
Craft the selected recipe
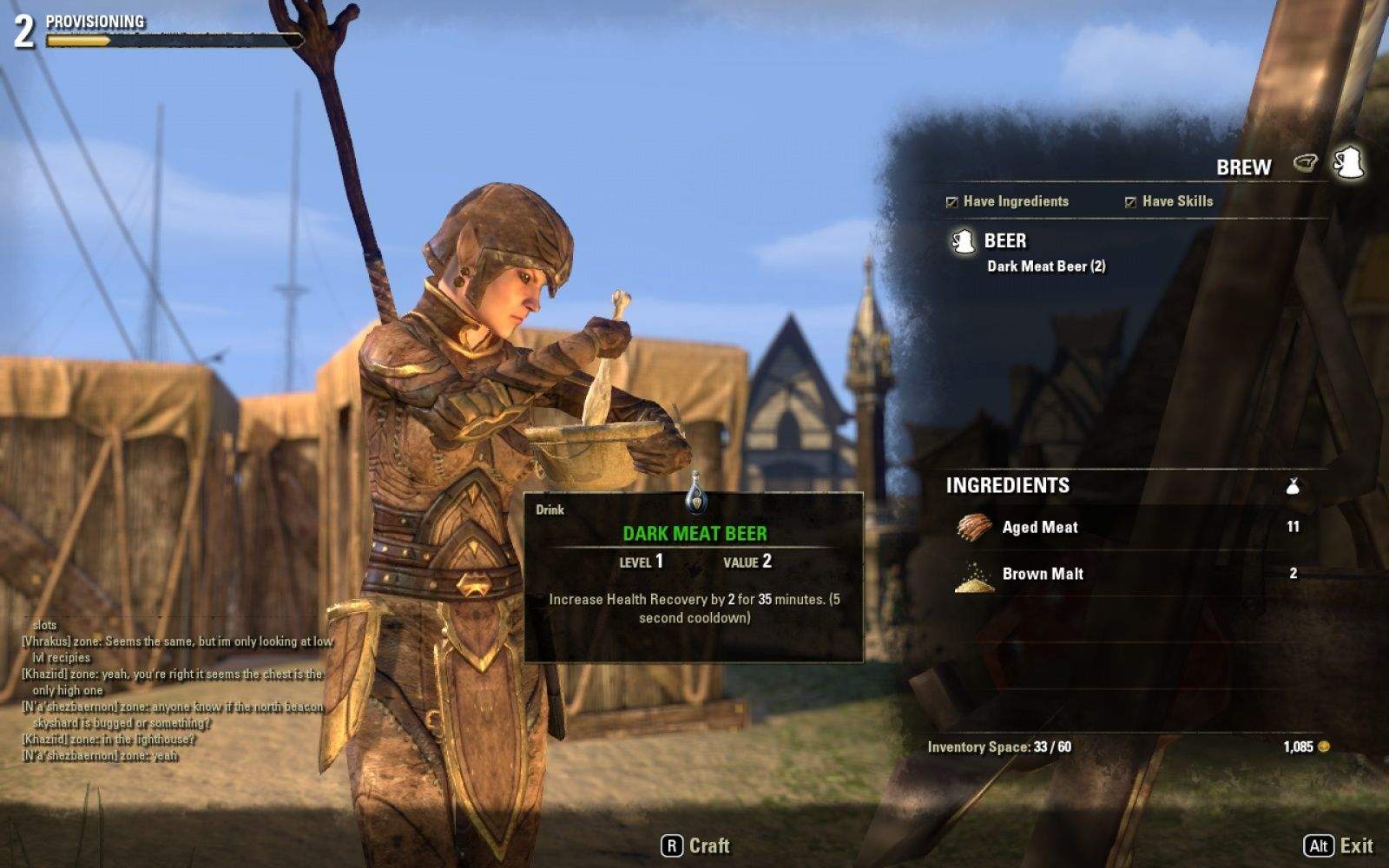pyautogui.click(x=695, y=845)
